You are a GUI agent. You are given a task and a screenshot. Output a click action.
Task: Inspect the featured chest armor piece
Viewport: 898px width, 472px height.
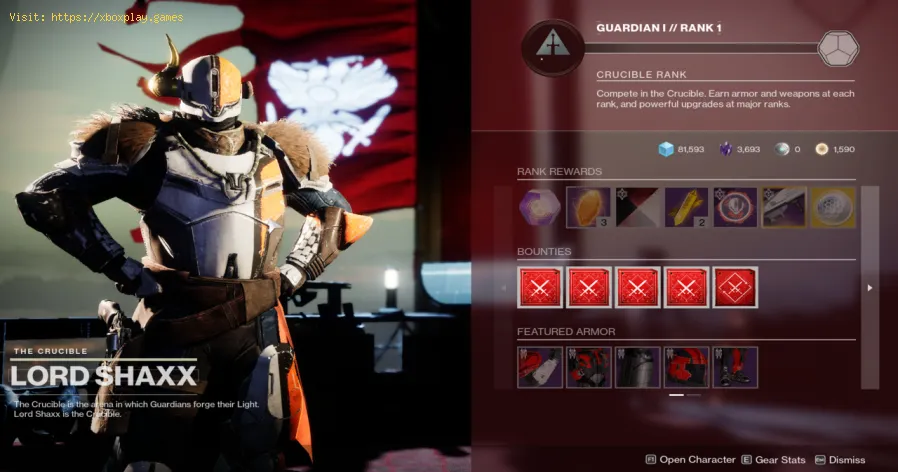(x=637, y=367)
